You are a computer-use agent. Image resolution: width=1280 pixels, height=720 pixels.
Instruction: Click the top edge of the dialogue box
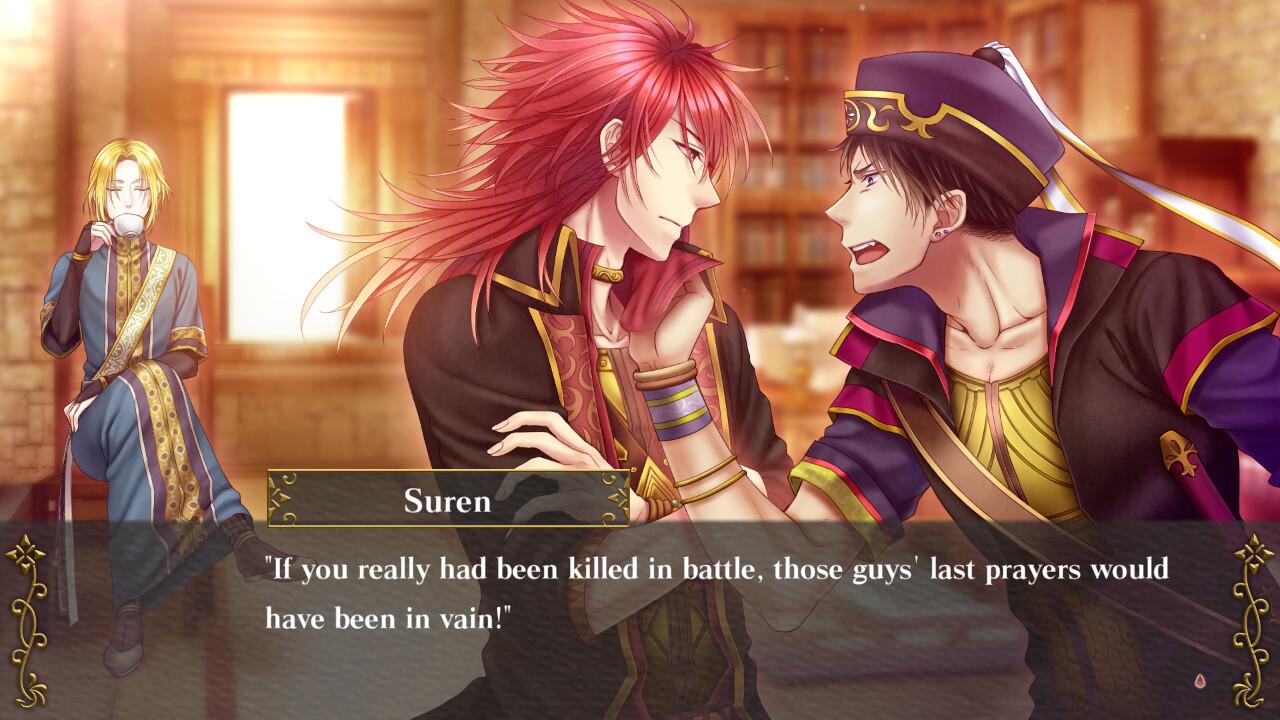coord(800,527)
